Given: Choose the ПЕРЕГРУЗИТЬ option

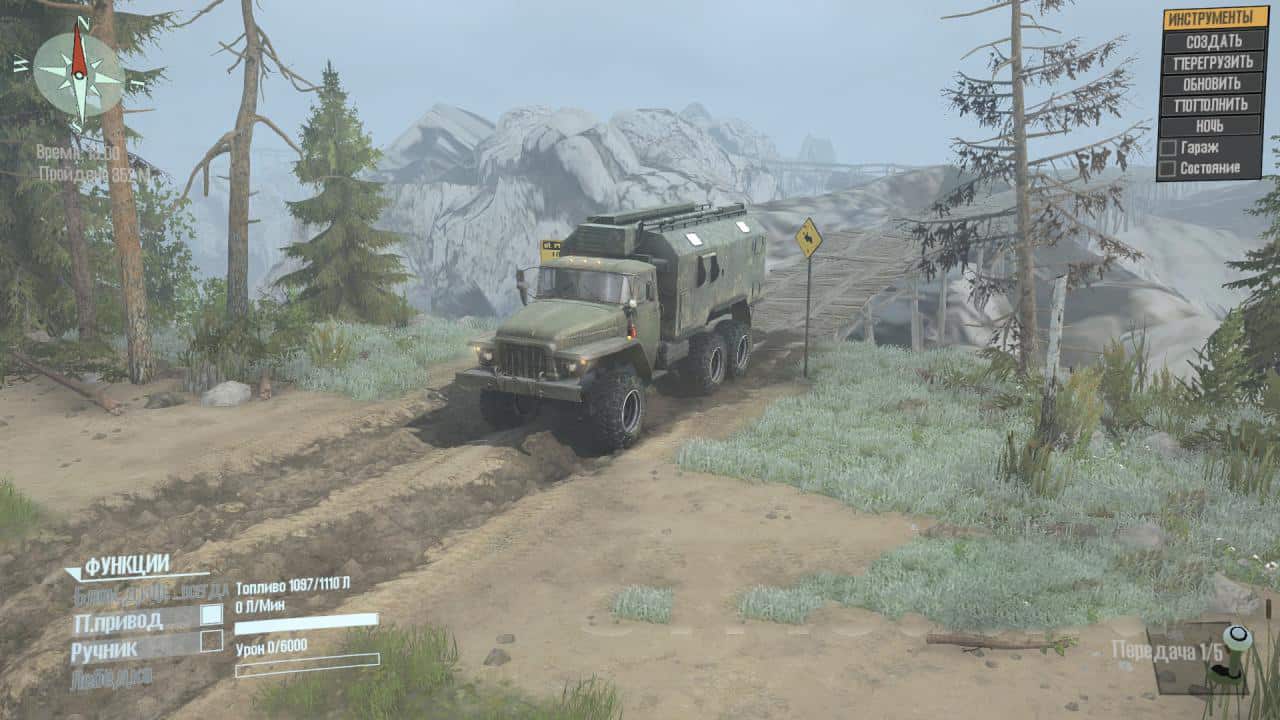Looking at the screenshot, I should (x=1213, y=62).
